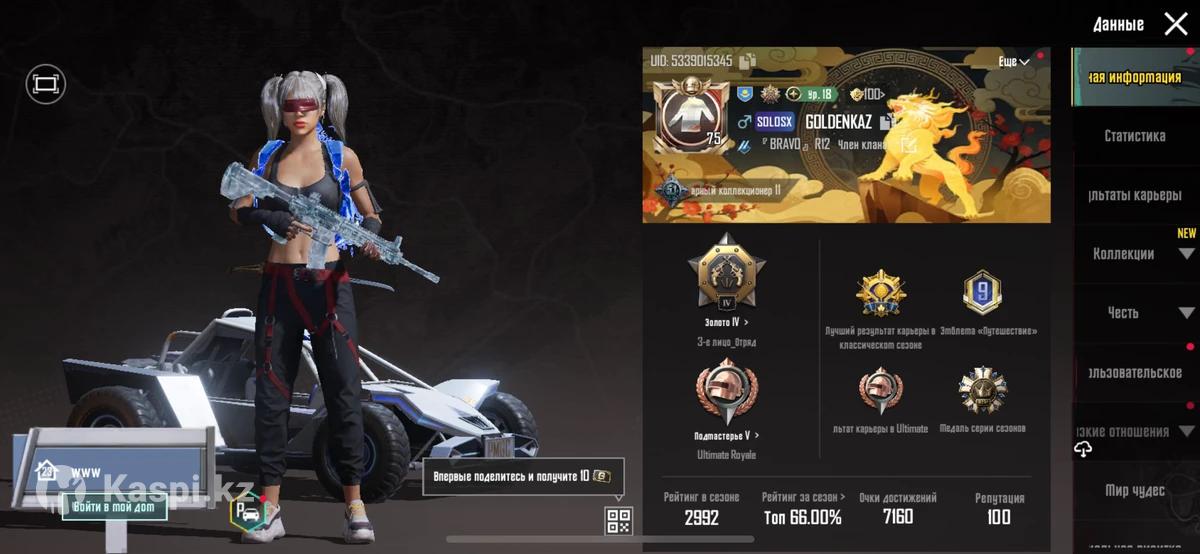Copy the player UID
Image resolution: width=1200 pixels, height=554 pixels.
747,61
